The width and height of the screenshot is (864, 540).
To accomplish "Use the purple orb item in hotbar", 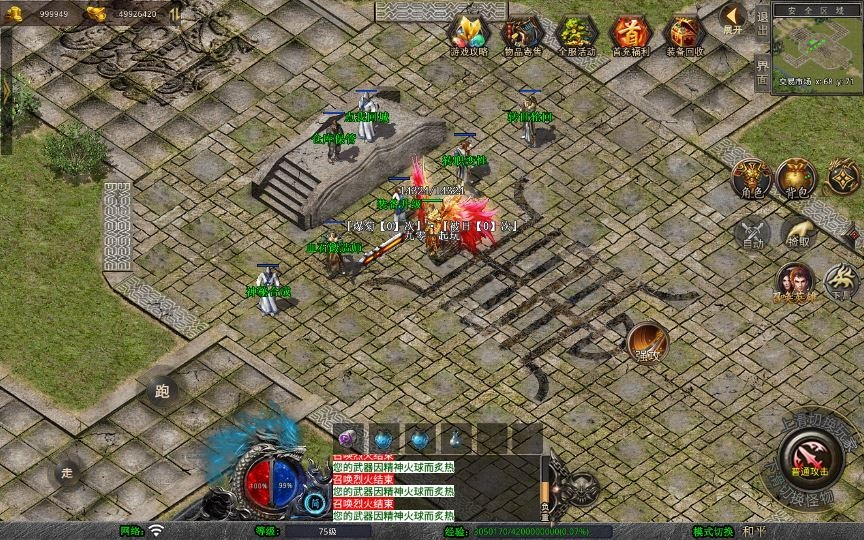I will coord(349,438).
